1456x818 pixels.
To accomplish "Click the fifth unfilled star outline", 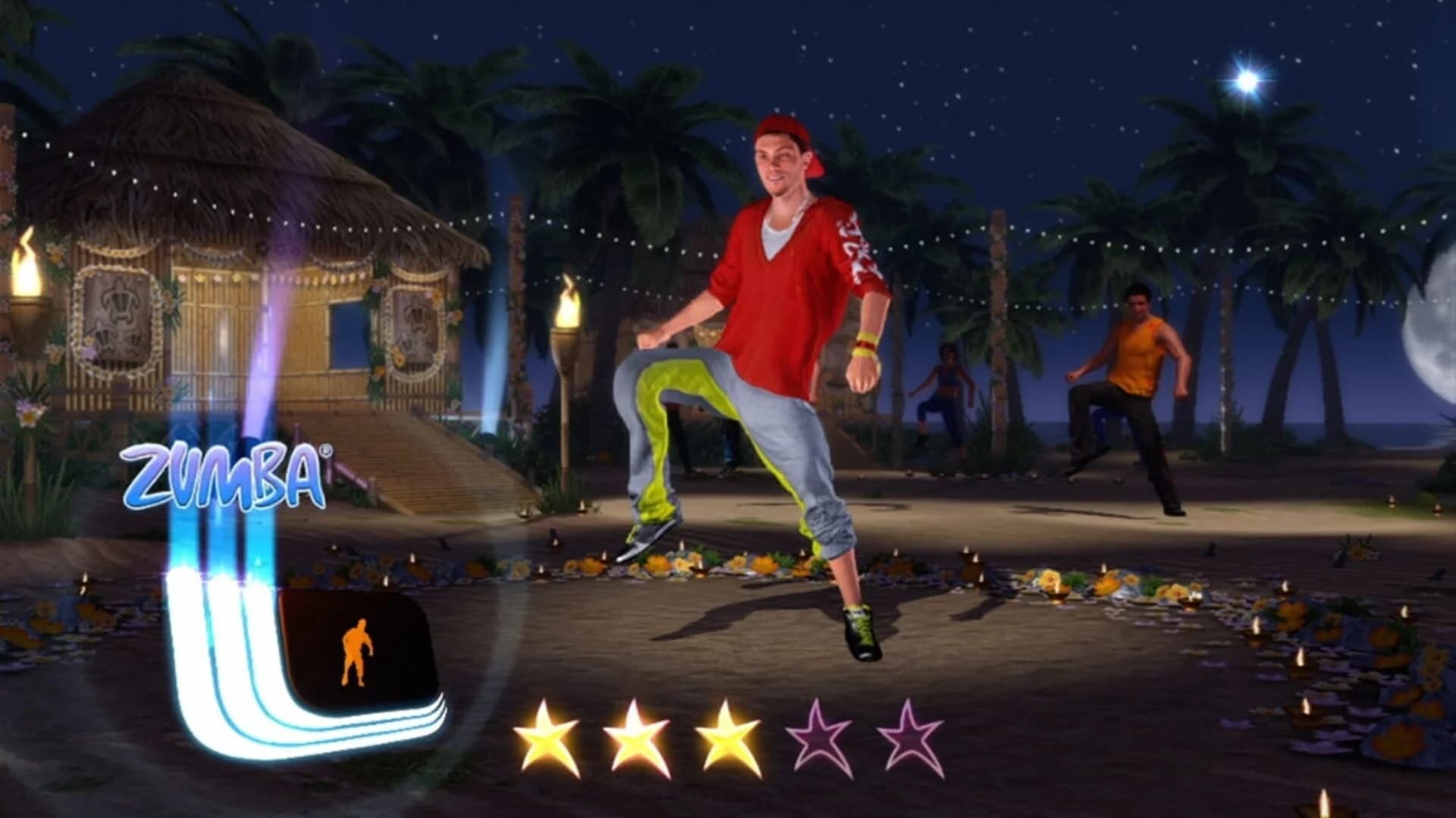I will click(910, 733).
